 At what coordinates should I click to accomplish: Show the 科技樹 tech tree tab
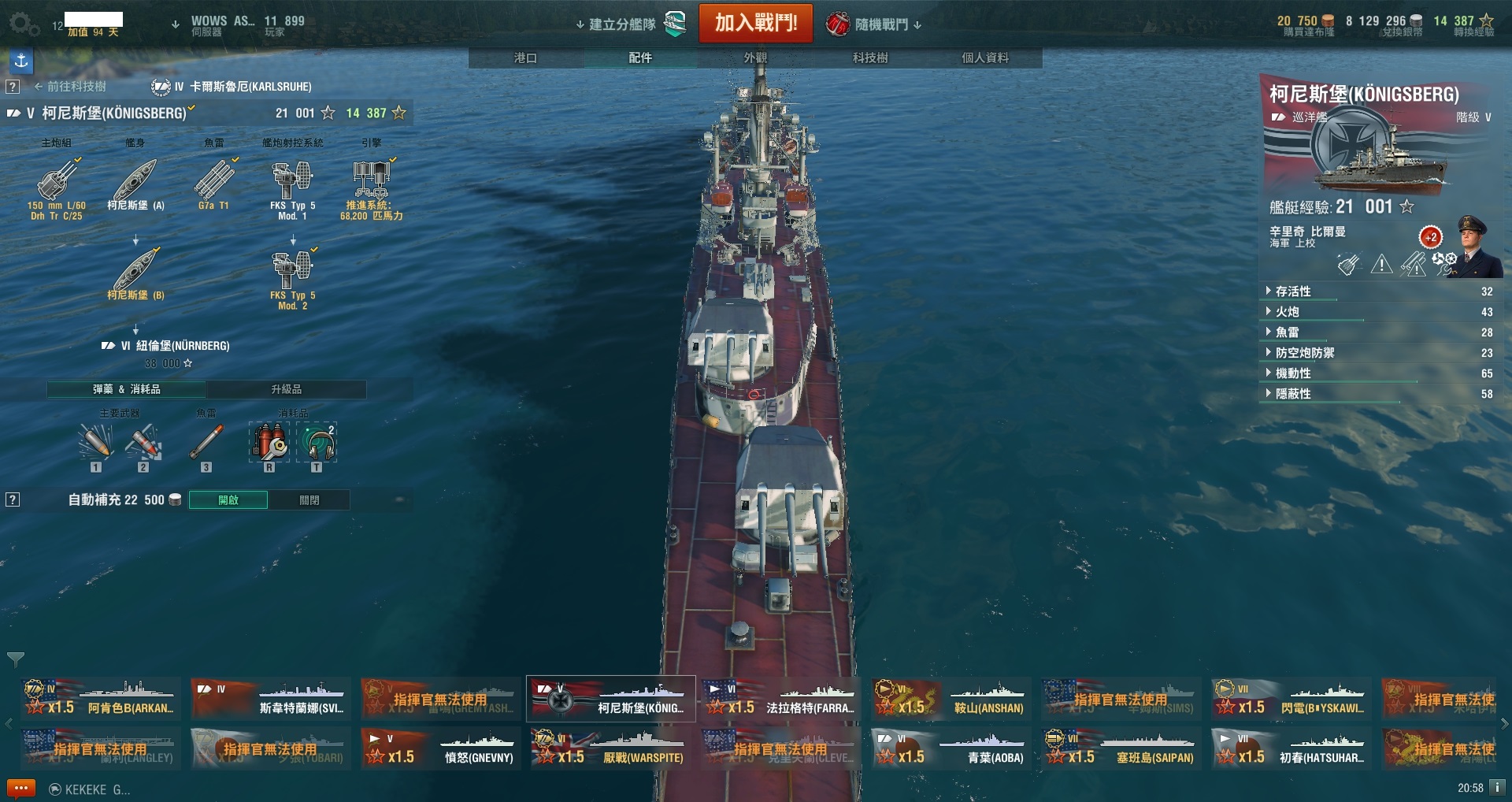pos(870,58)
